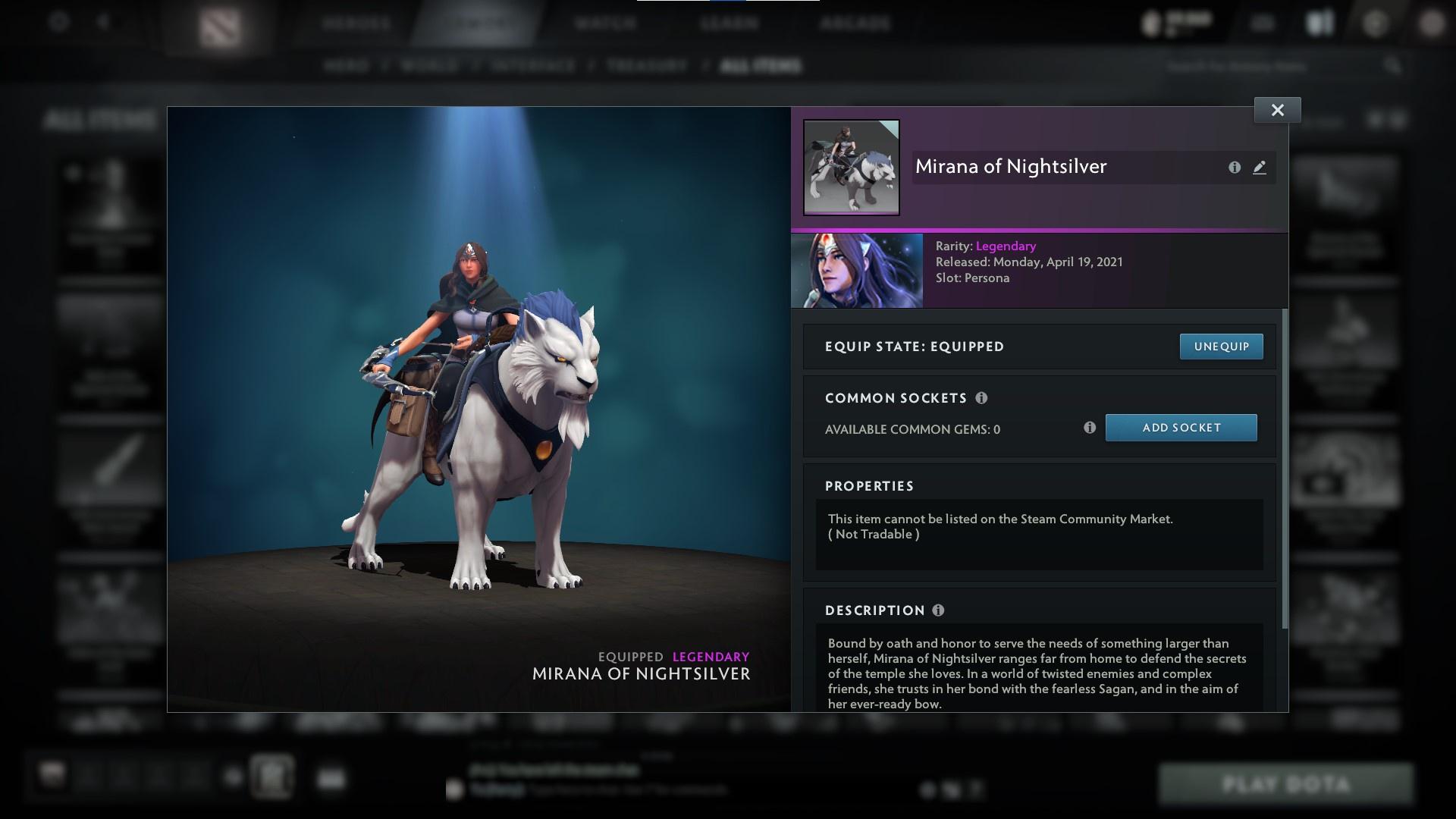Click the Mirana of Nightsilver item thumbnail

pyautogui.click(x=851, y=168)
